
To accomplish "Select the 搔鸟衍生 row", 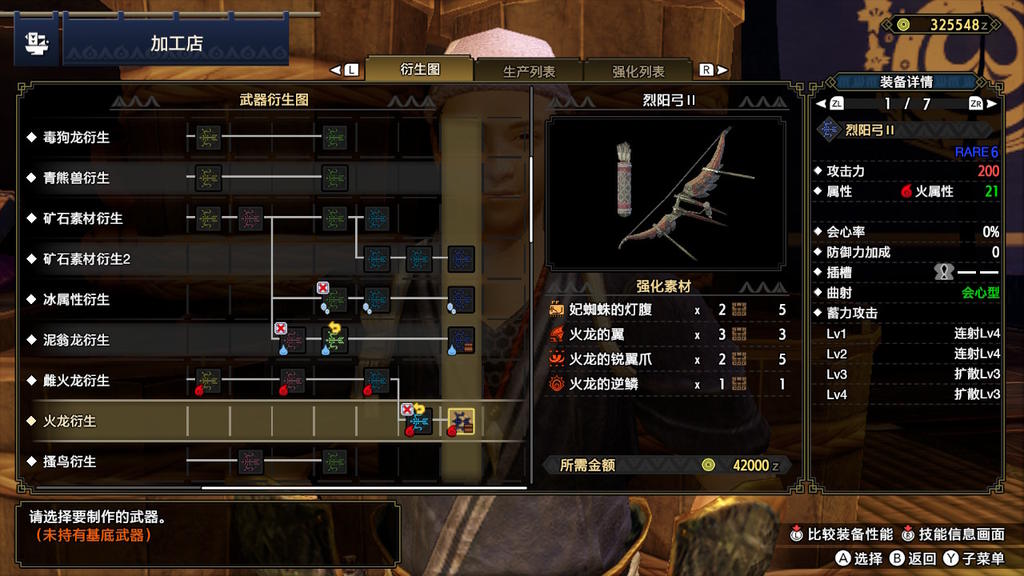I will (x=70, y=462).
